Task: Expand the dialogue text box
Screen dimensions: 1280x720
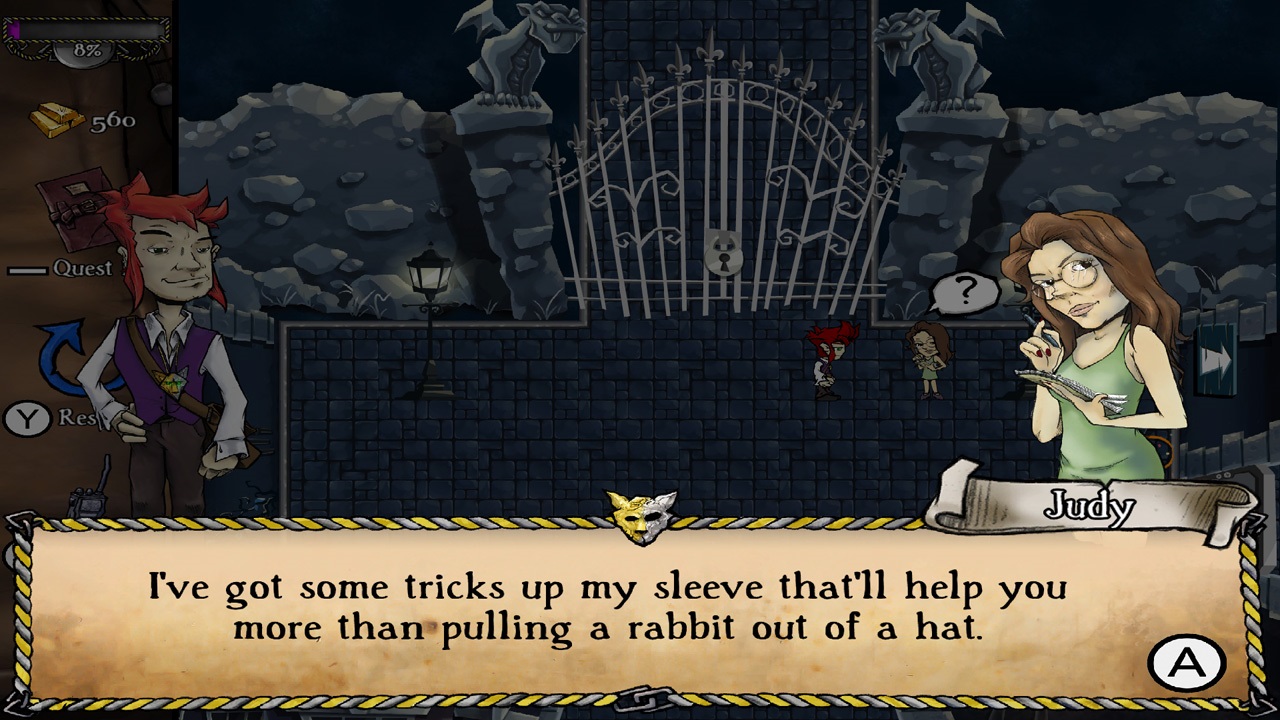Action: 640,610
